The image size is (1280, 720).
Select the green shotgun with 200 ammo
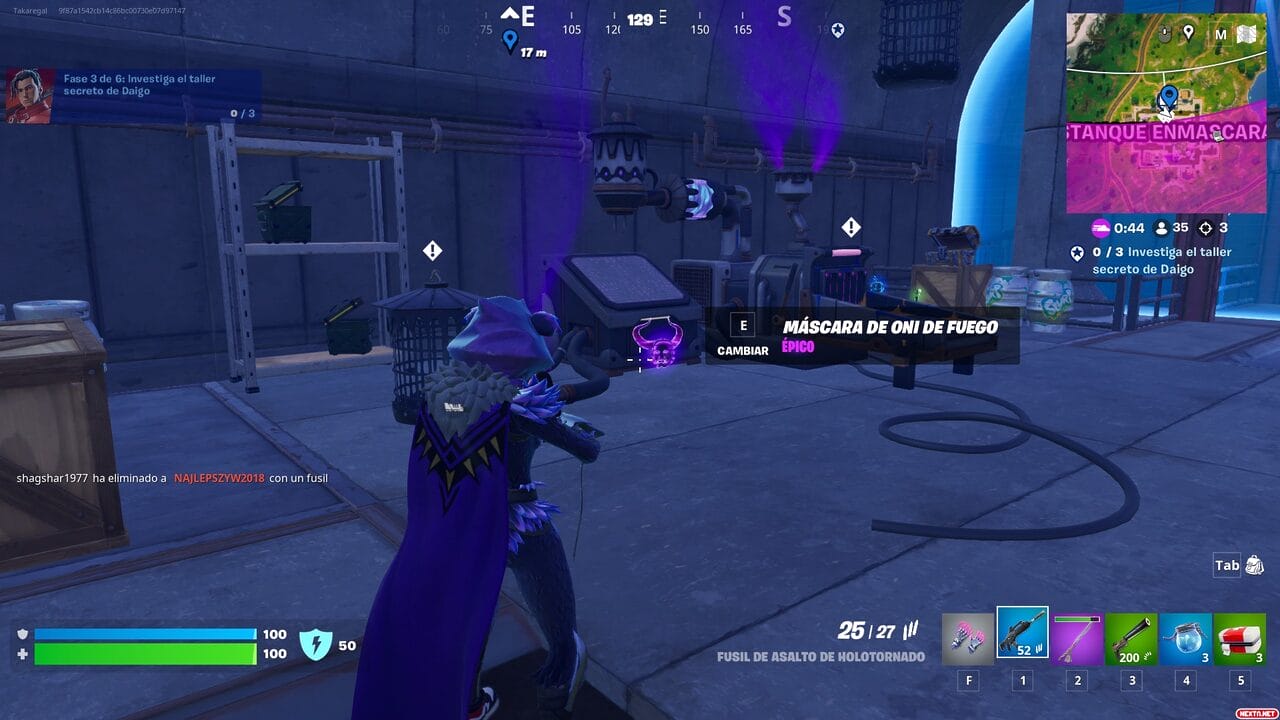(x=1131, y=639)
